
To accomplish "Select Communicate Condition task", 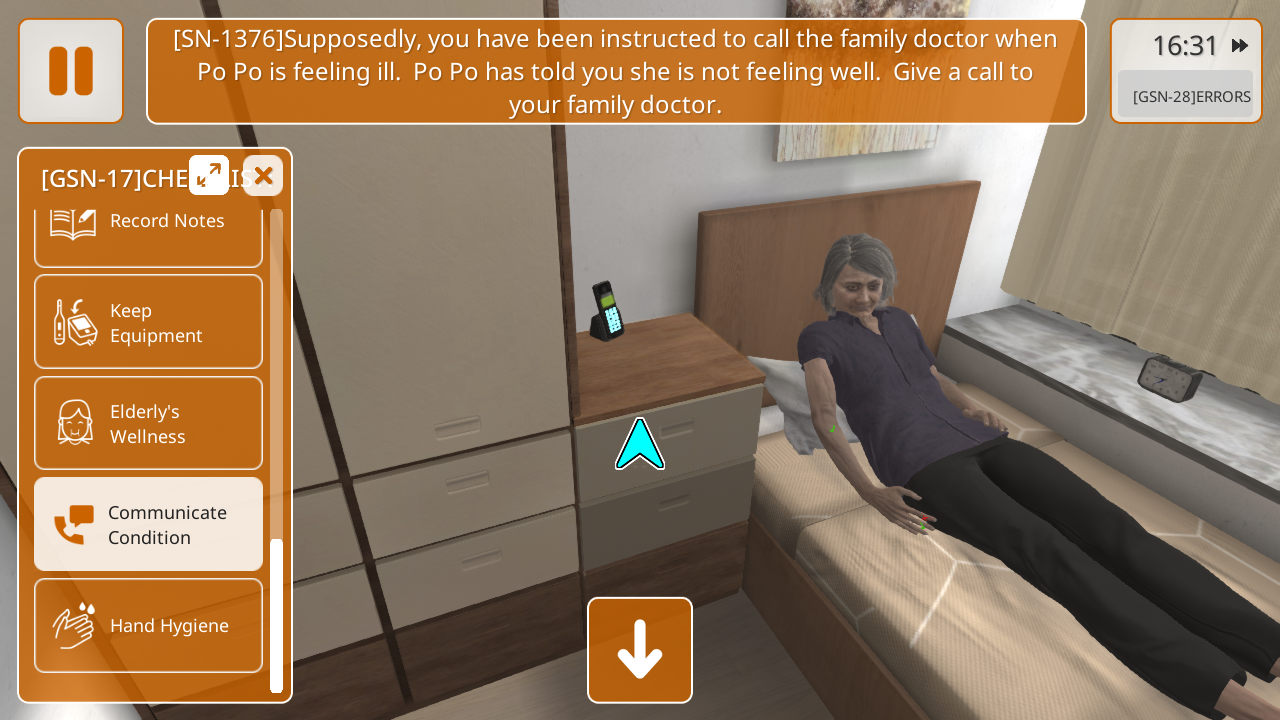I will (148, 524).
